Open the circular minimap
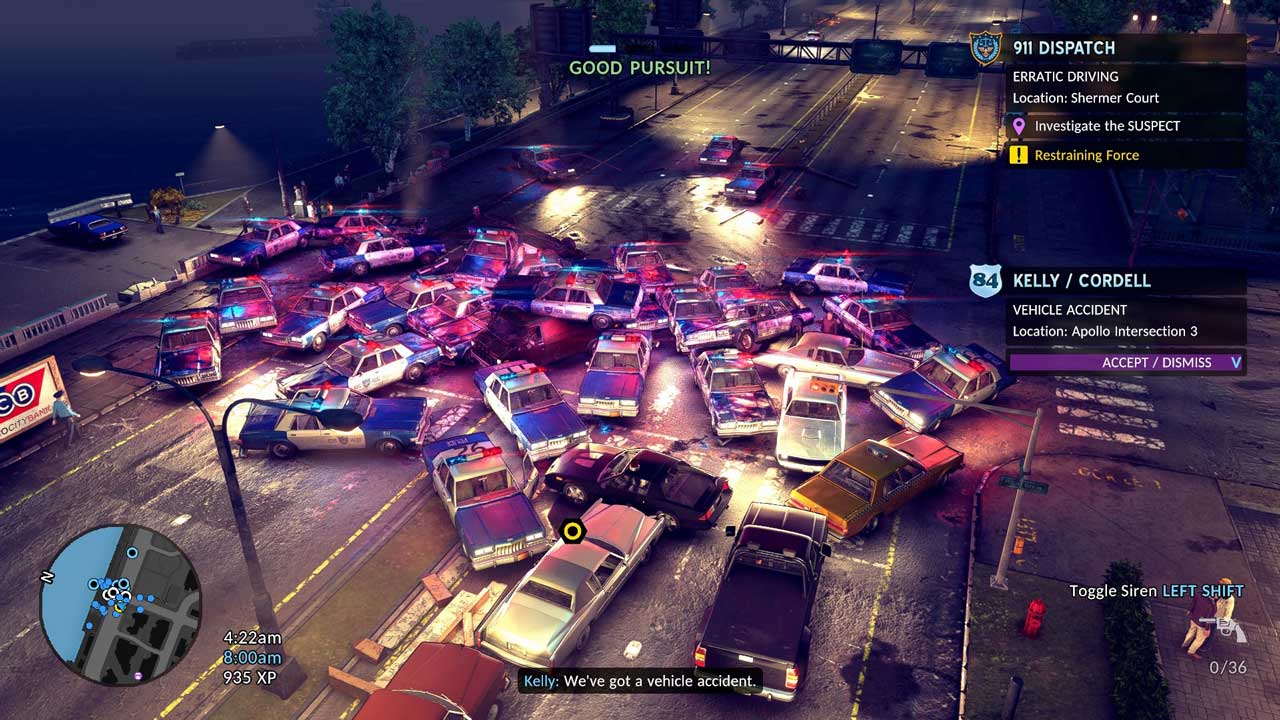Screen dimensions: 1280x720 pyautogui.click(x=120, y=604)
